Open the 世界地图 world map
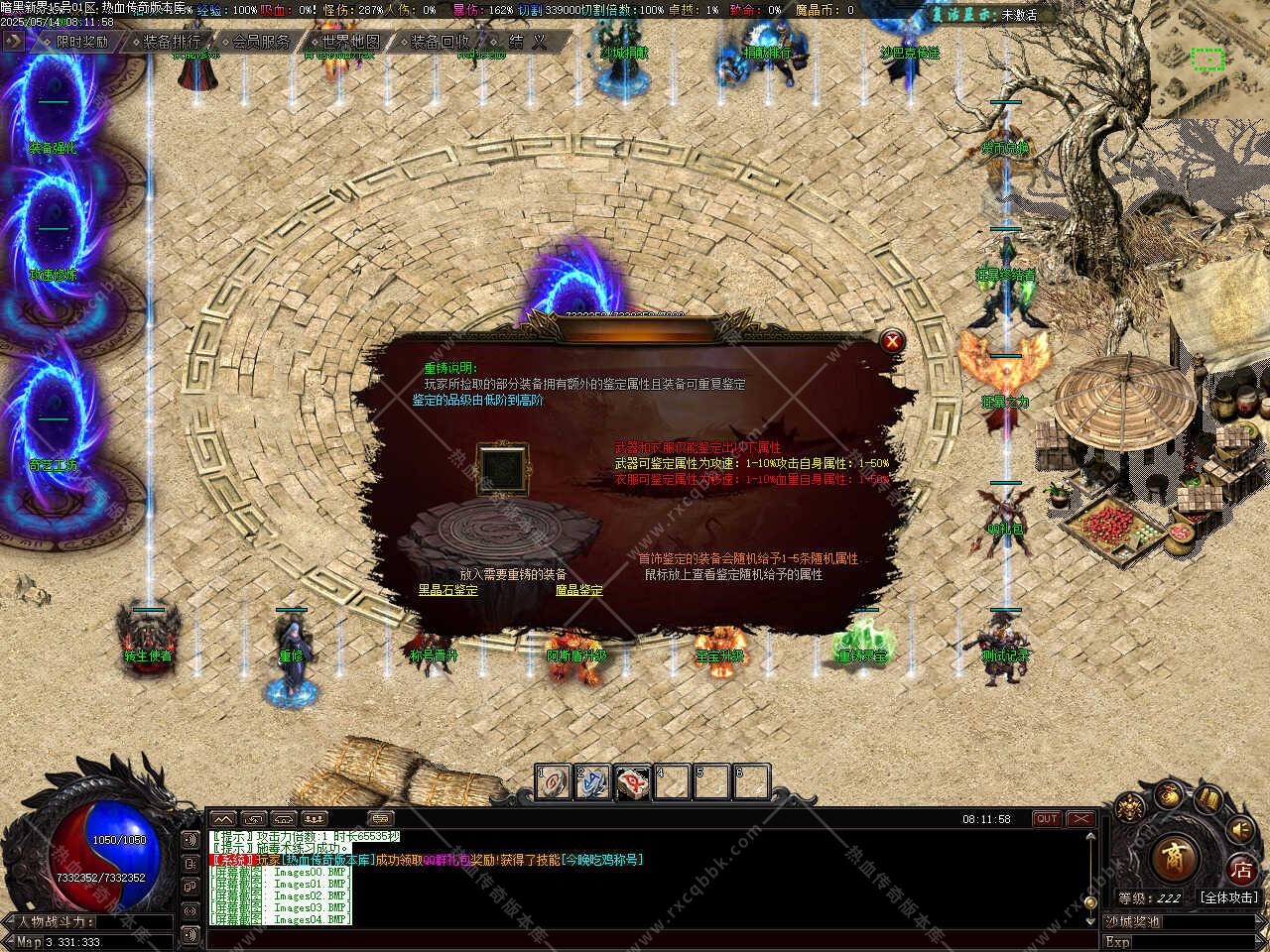 click(345, 42)
